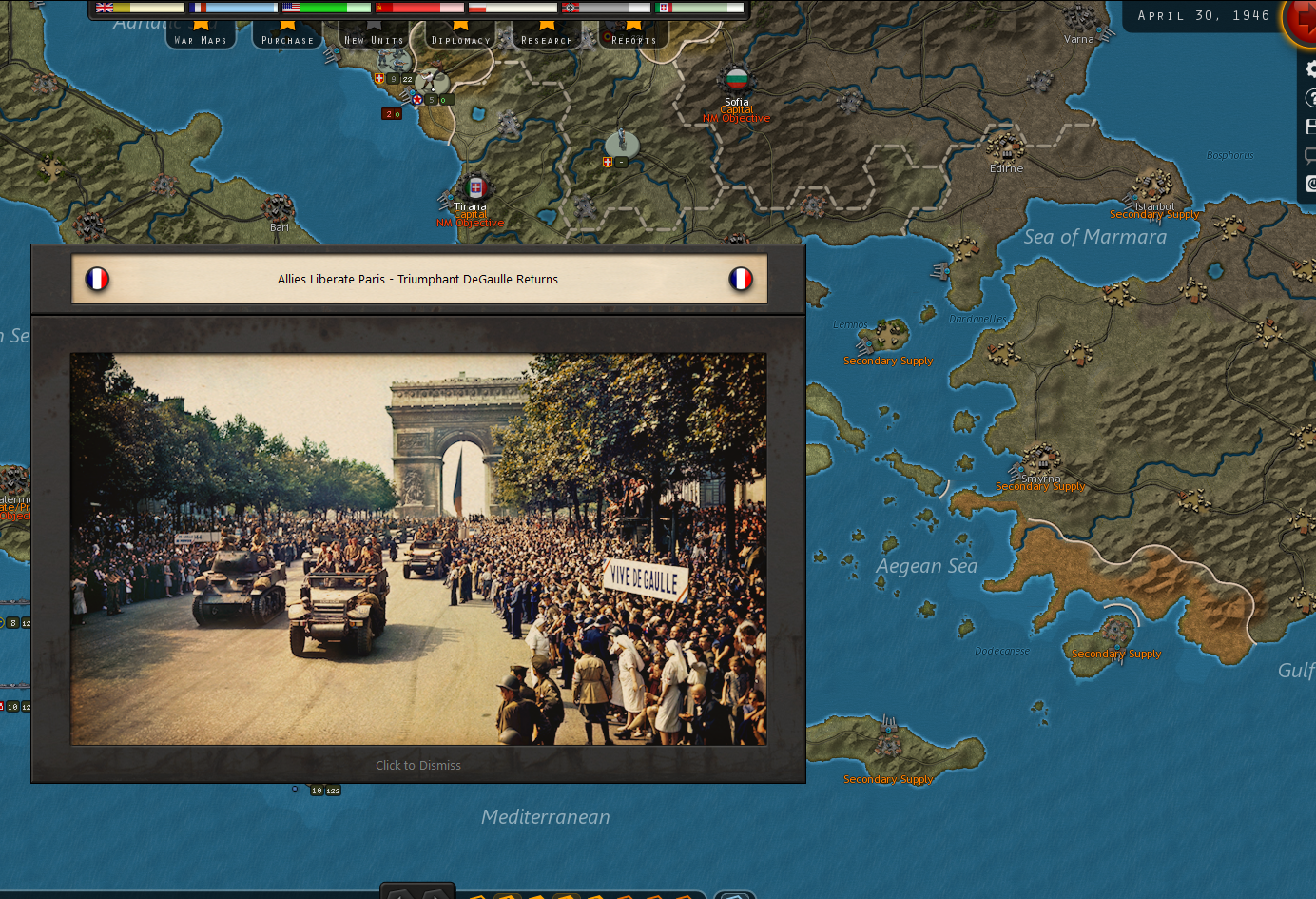Dismiss the Paris liberation popup via Click to Dismiss

(x=418, y=765)
